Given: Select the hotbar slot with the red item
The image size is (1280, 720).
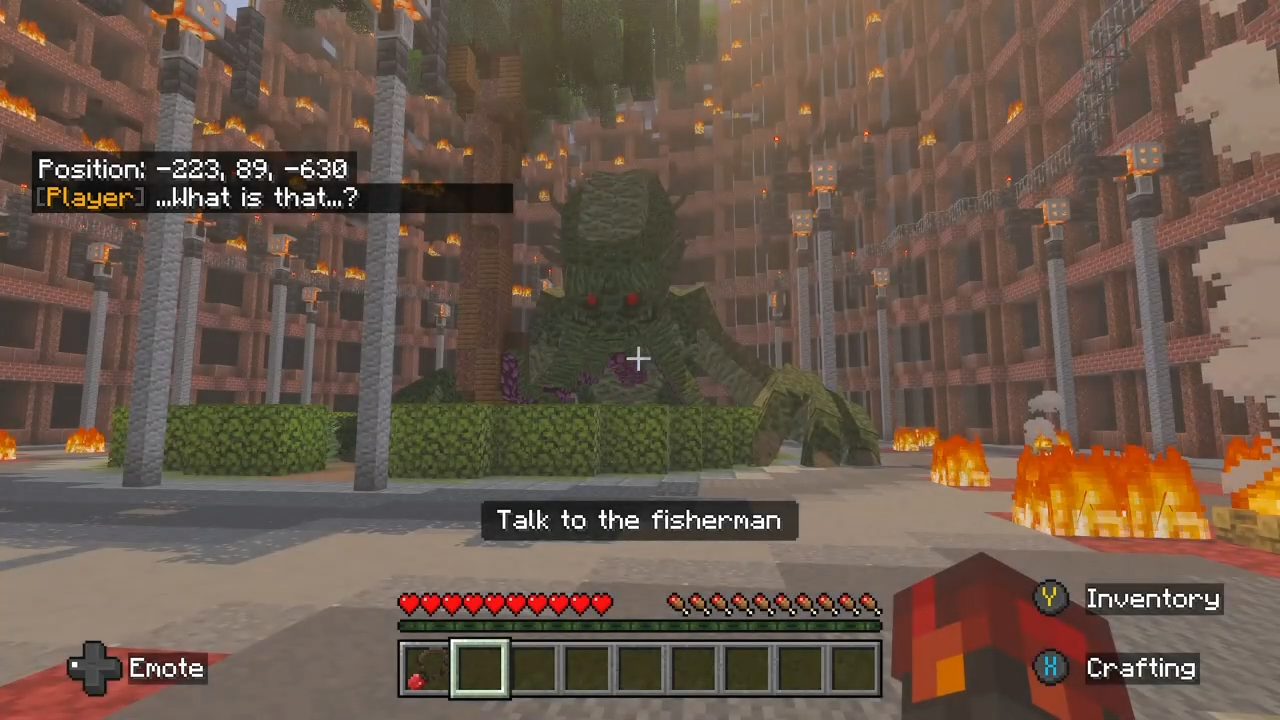Looking at the screenshot, I should pos(424,669).
